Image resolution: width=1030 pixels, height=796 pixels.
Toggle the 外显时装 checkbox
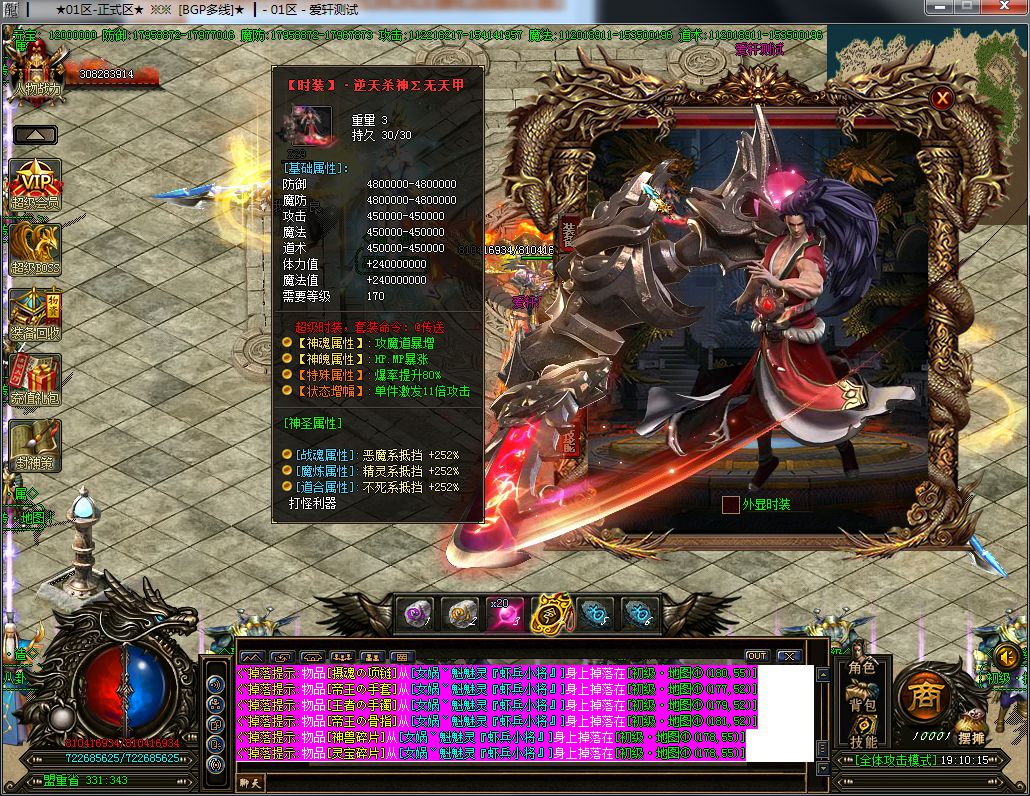731,505
